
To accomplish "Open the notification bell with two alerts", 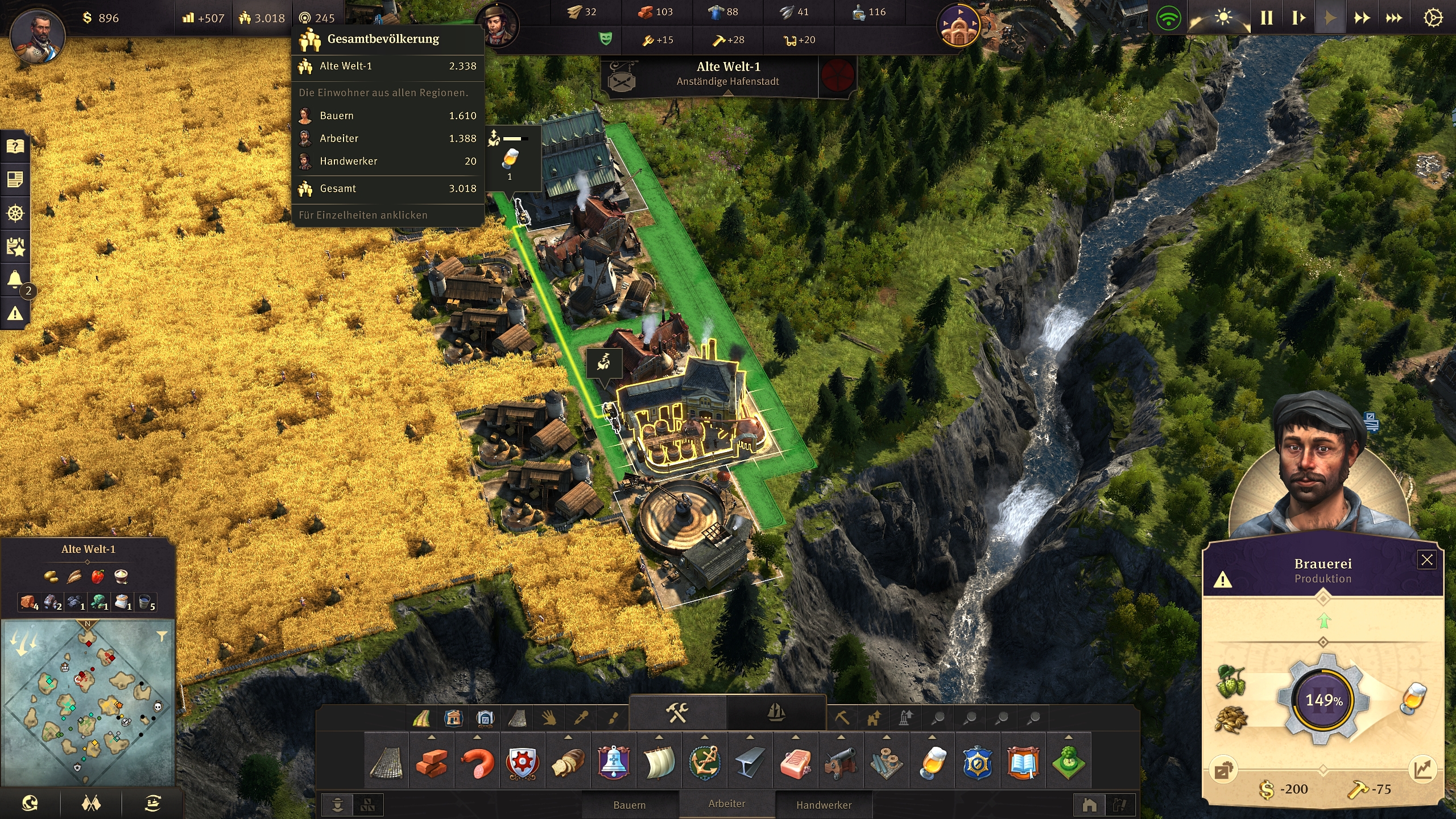I will coord(15,278).
